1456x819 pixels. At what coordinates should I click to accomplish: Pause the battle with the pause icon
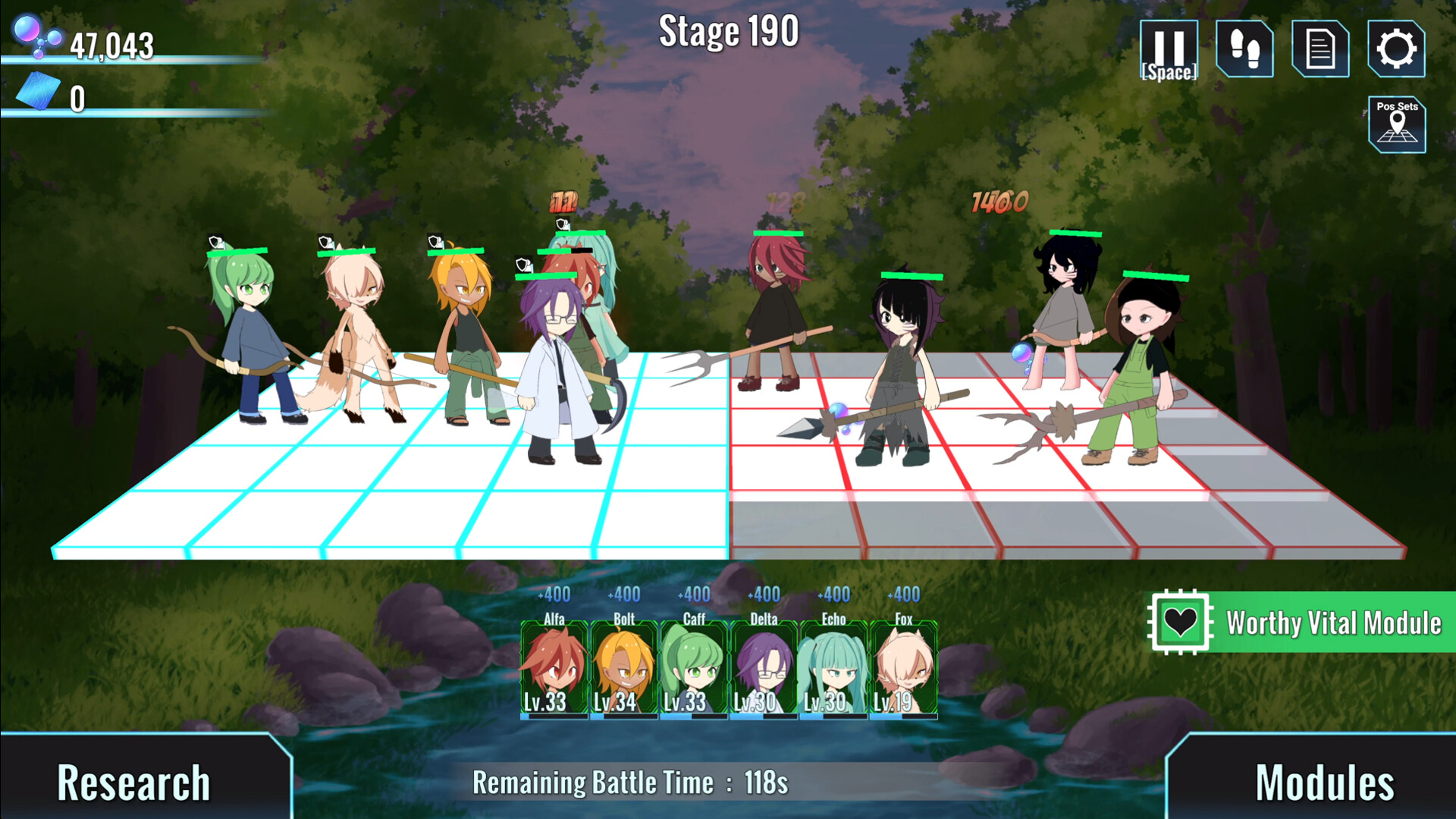click(1169, 48)
